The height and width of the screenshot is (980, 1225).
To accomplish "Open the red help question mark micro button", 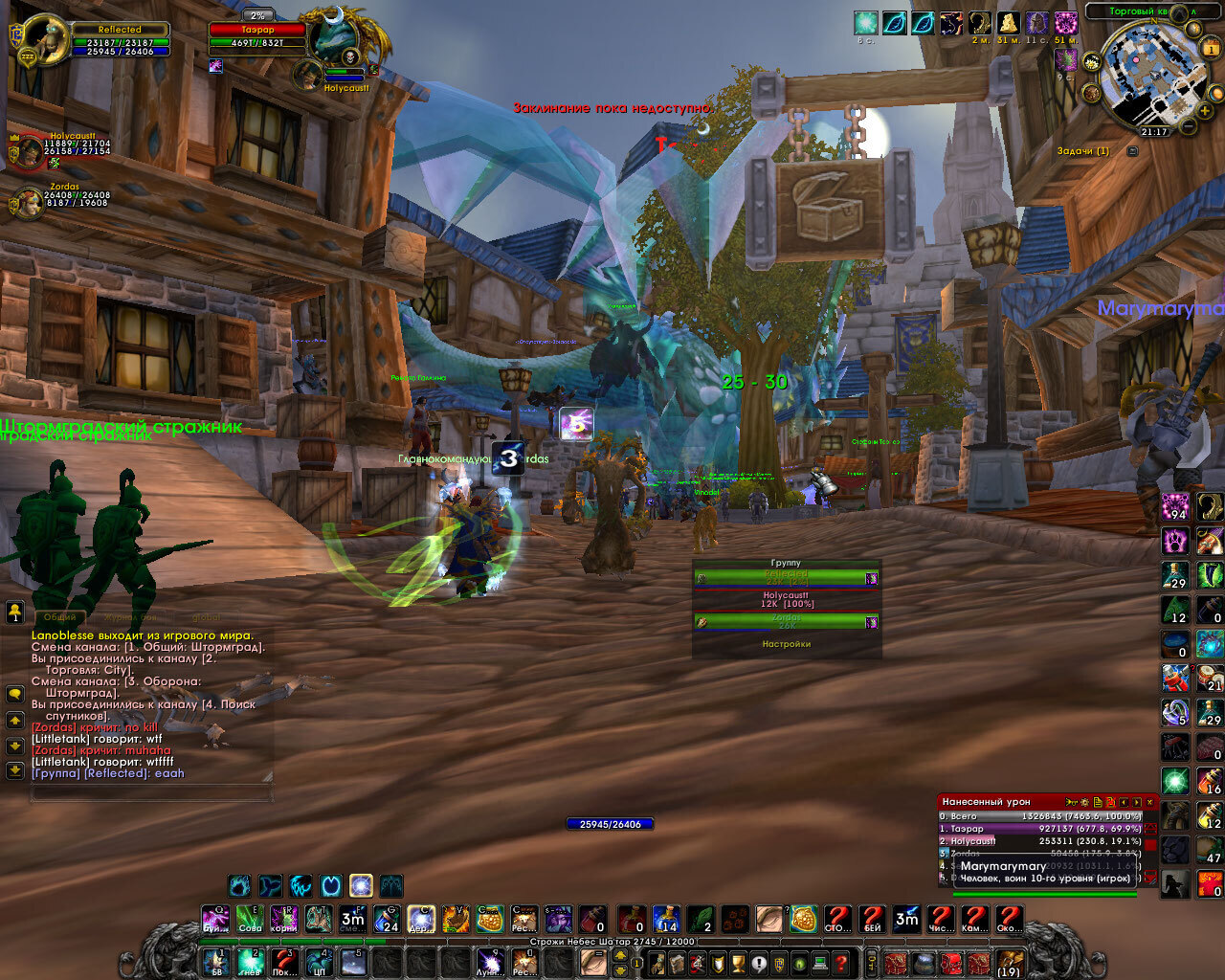I will 840,962.
